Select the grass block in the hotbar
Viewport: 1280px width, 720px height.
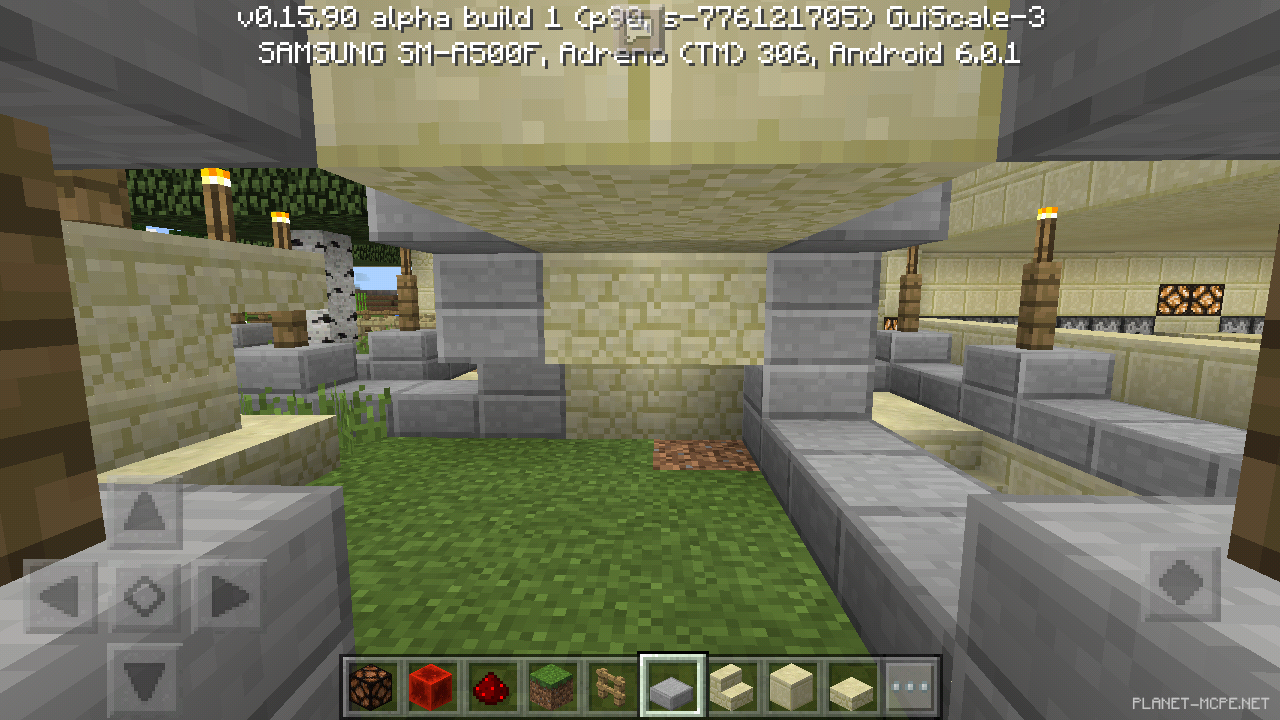coord(552,684)
